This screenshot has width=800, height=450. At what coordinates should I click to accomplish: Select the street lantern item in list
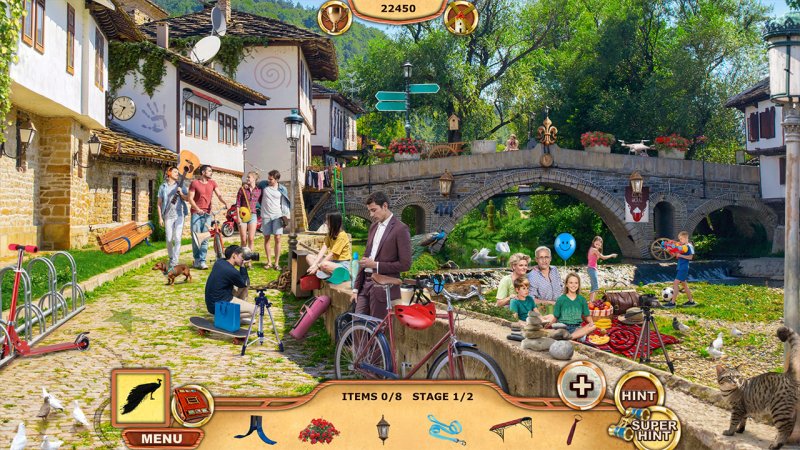(383, 428)
